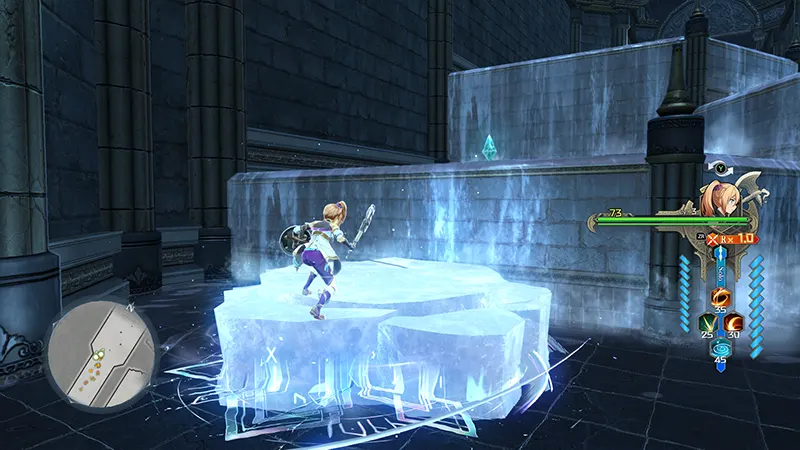Activate the orange swirl skill costing 35
The height and width of the screenshot is (450, 800).
[719, 297]
